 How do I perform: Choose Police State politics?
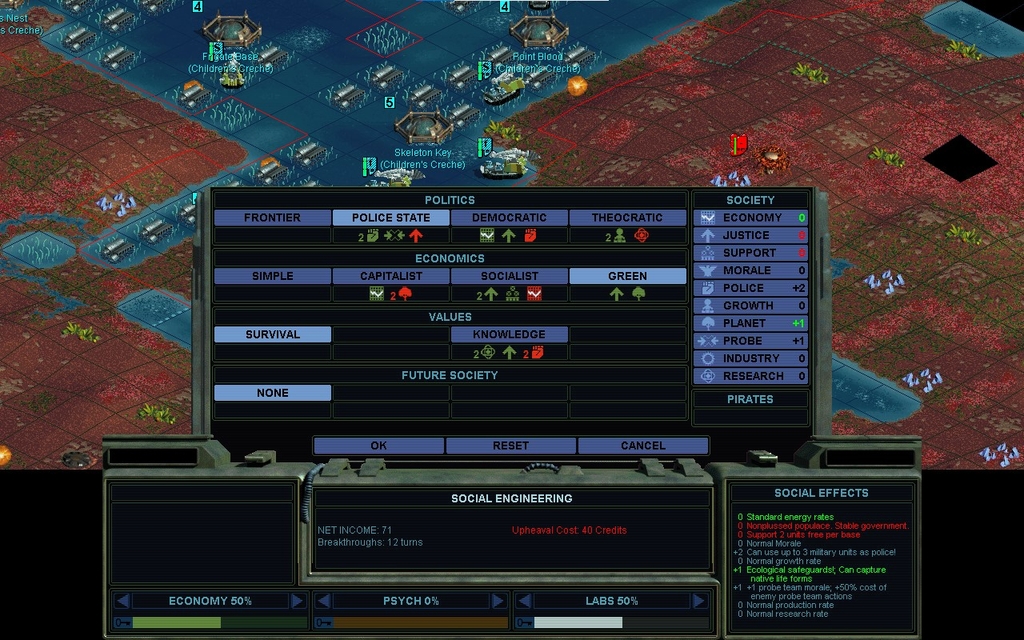point(391,218)
